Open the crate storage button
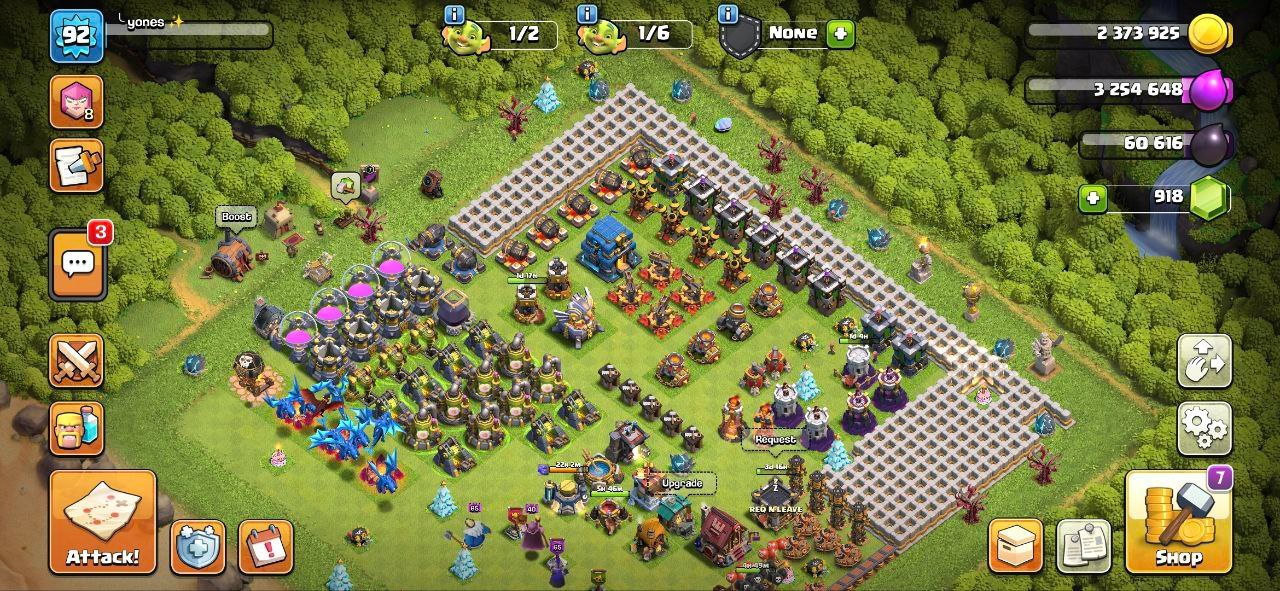 1015,546
